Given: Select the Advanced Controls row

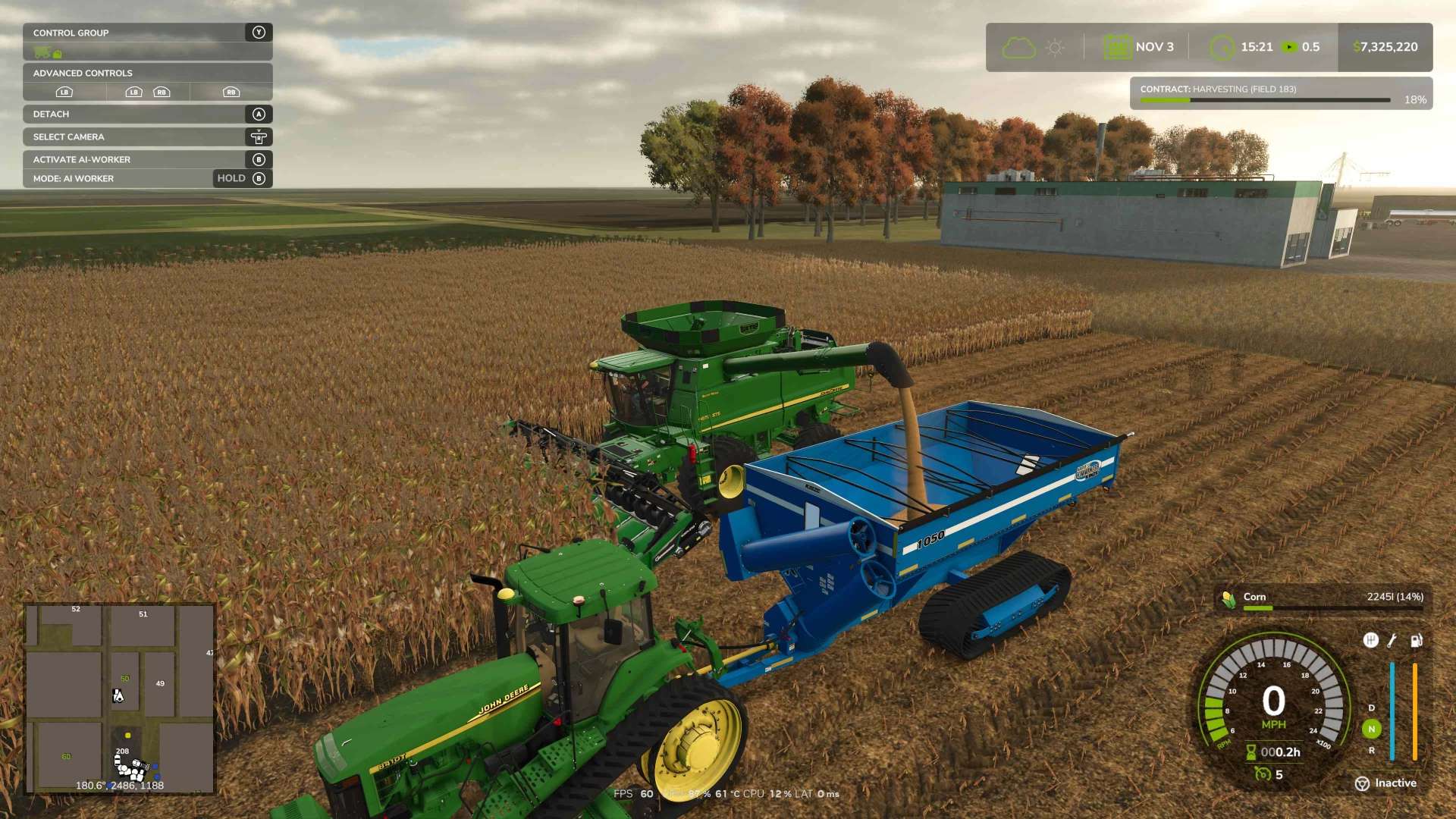Looking at the screenshot, I should (147, 73).
